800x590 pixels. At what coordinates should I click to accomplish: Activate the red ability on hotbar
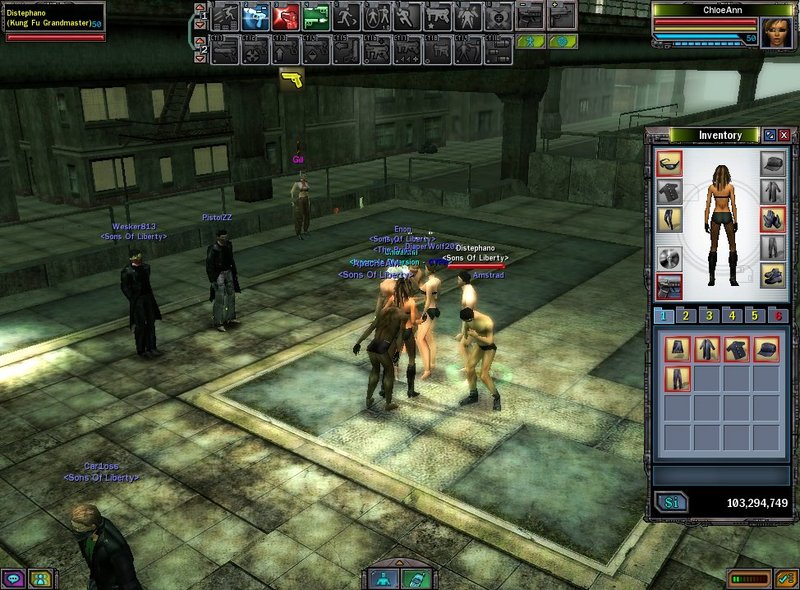pyautogui.click(x=287, y=16)
